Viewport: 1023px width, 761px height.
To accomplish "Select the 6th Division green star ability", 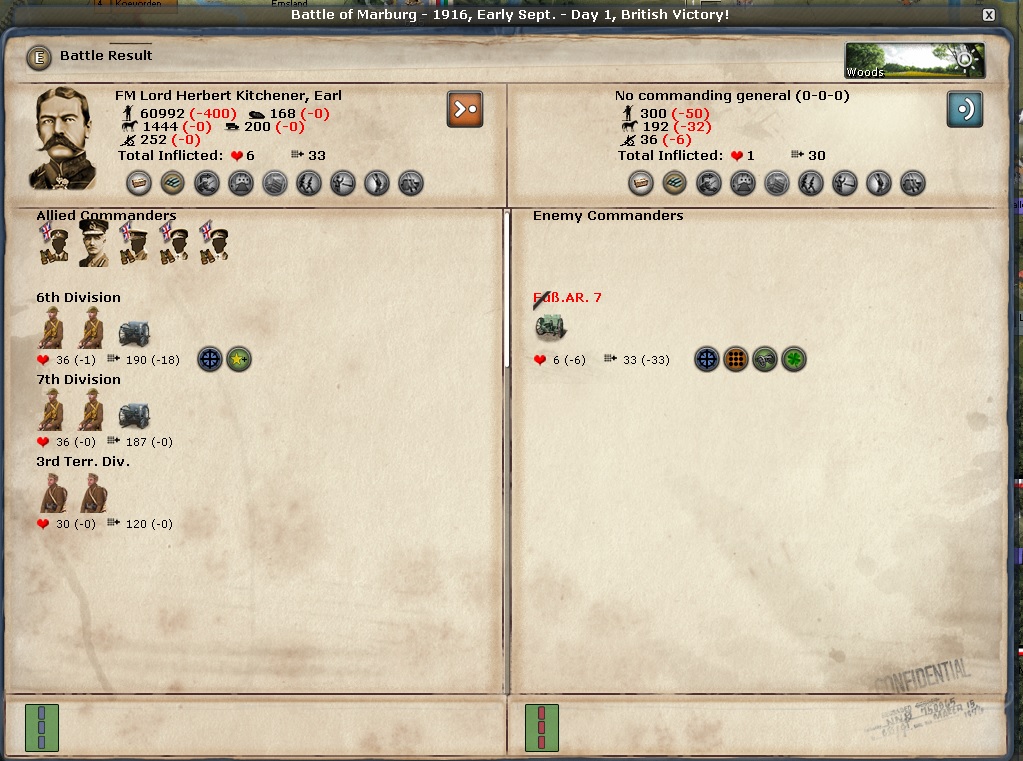I will 239,359.
